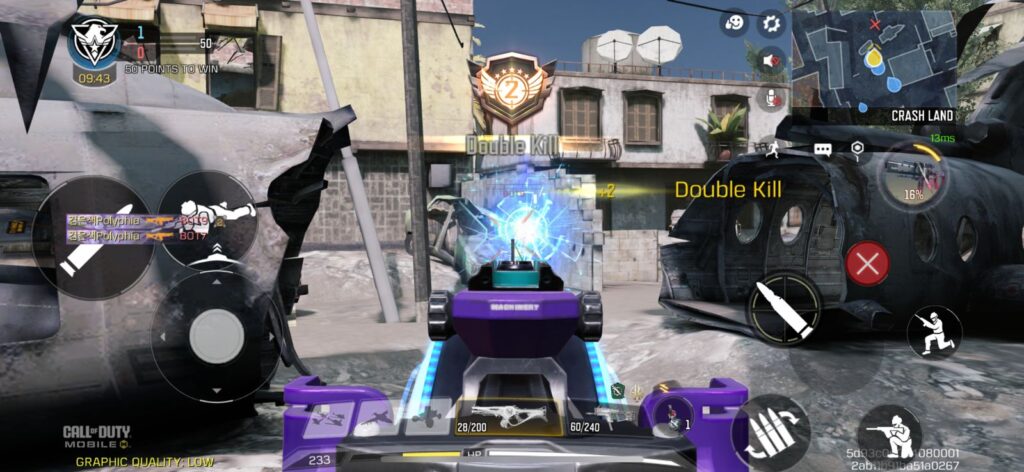Toggle the microphone voice chat icon
The height and width of the screenshot is (472, 1024).
pyautogui.click(x=771, y=97)
